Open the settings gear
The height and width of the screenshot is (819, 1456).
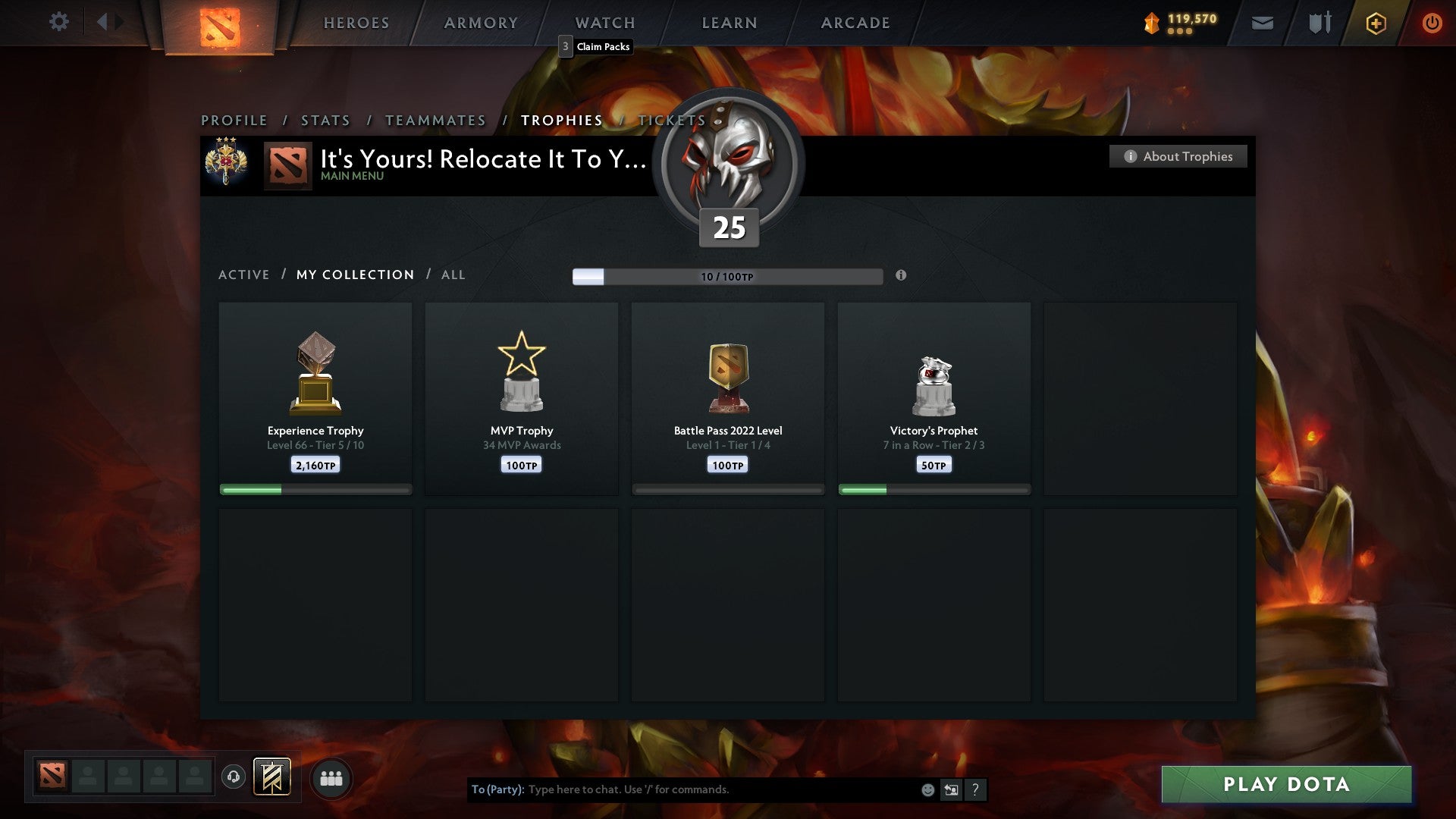[58, 22]
